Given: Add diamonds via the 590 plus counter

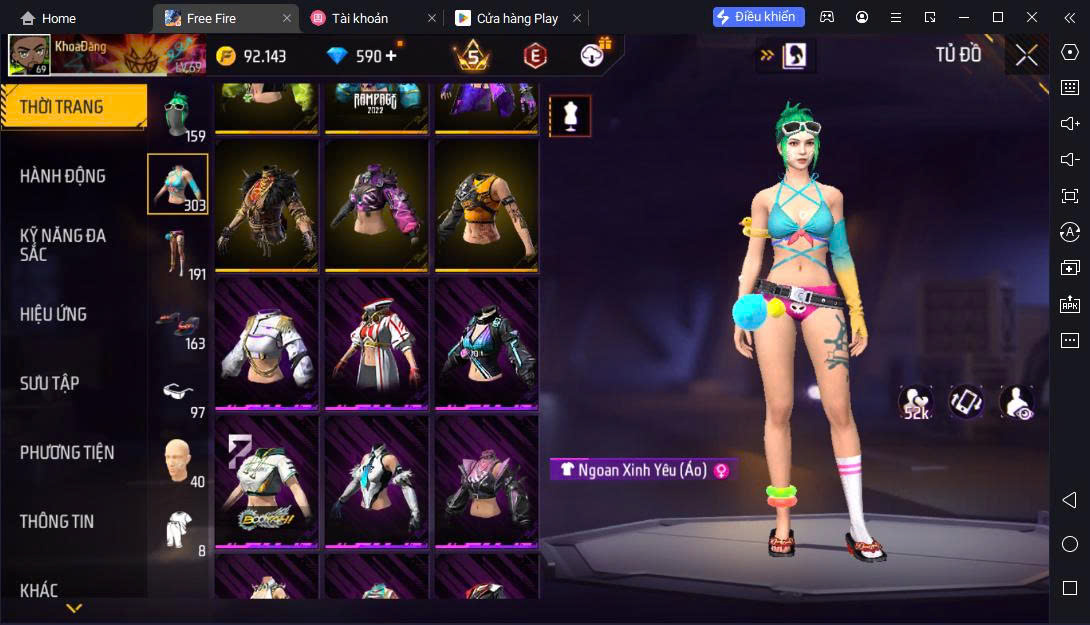Looking at the screenshot, I should pos(390,56).
